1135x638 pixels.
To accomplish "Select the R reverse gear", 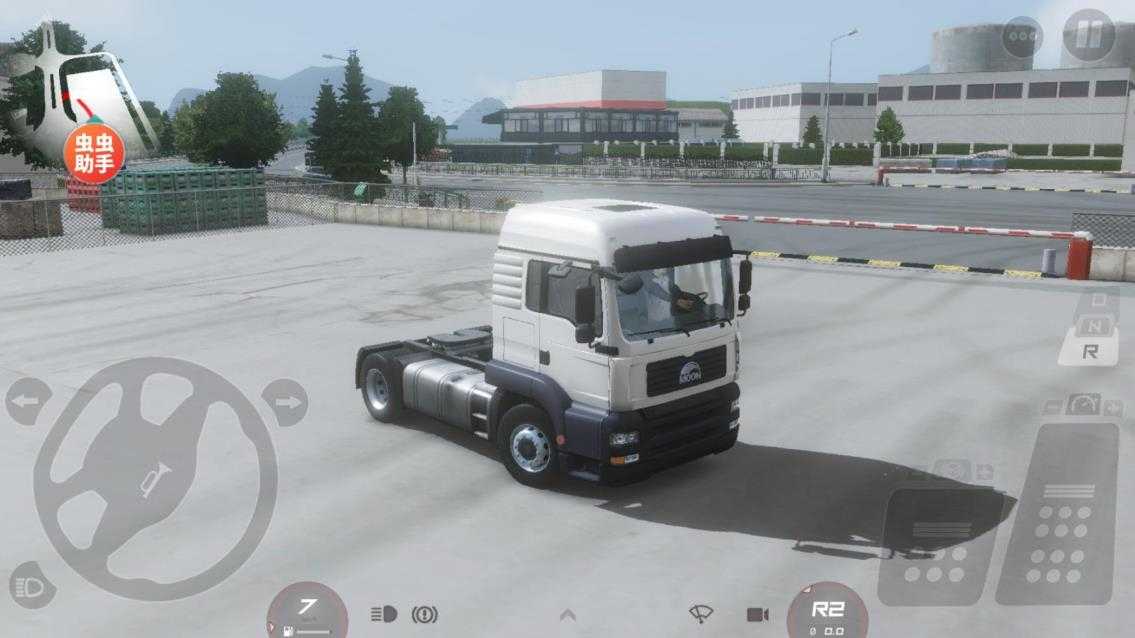I will (1090, 351).
